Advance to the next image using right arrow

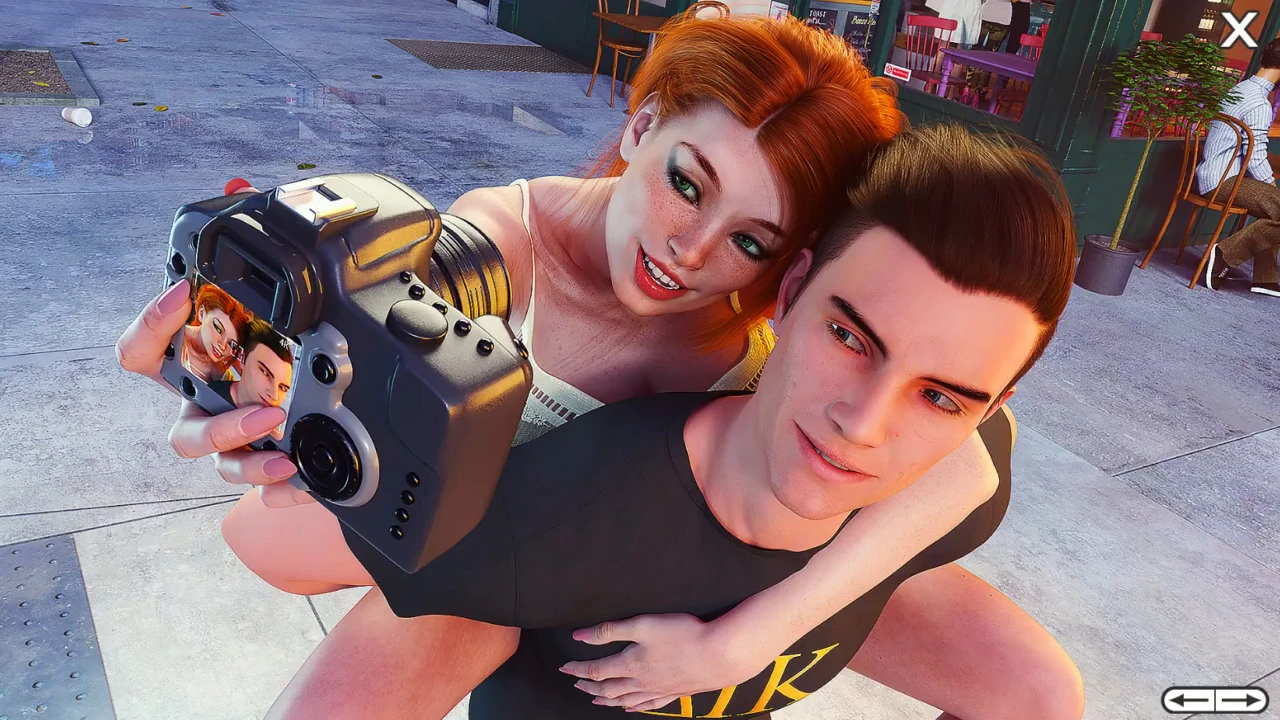[1242, 700]
